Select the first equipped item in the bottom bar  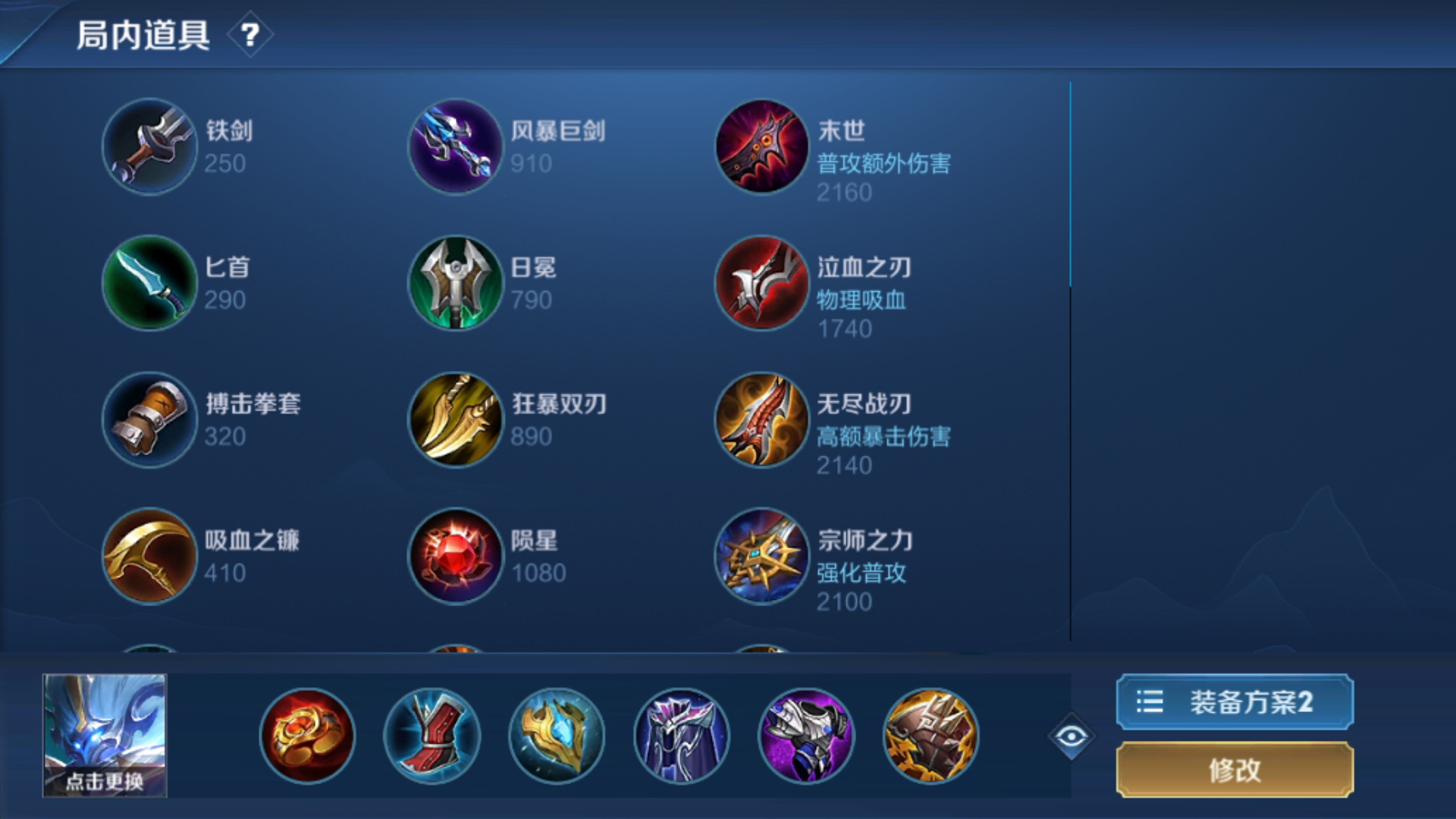[x=307, y=736]
